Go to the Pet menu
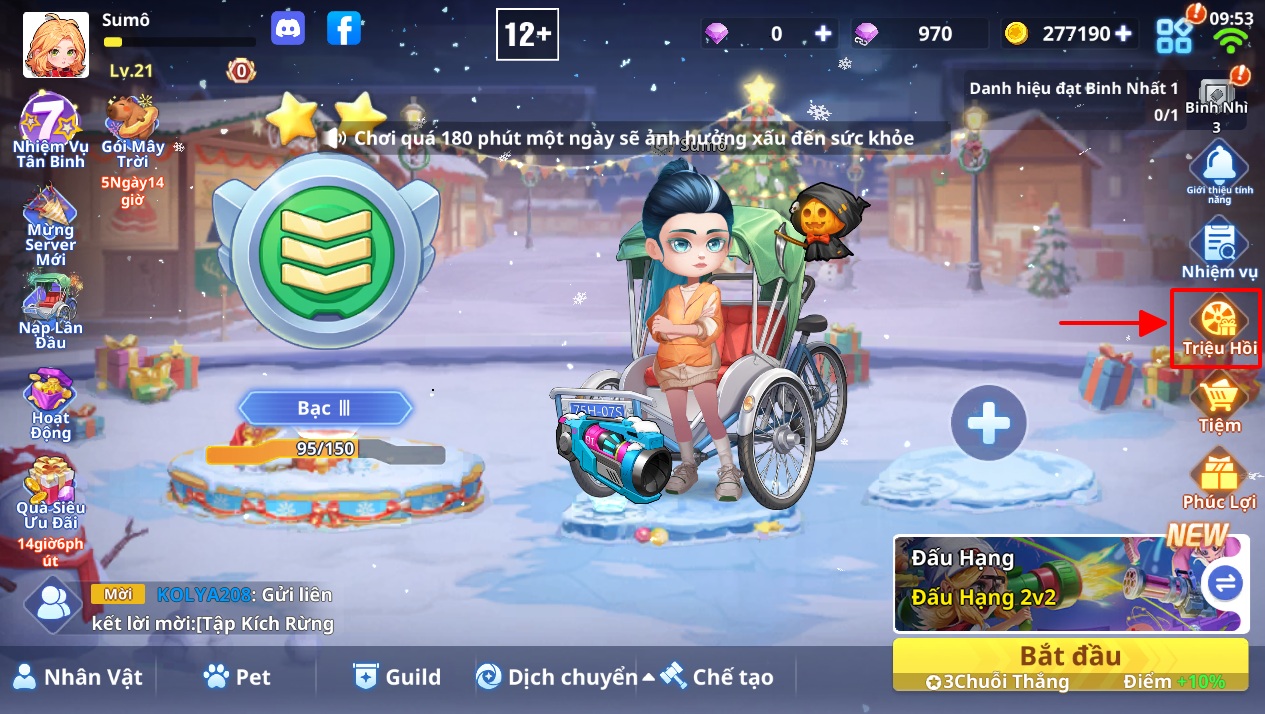 237,677
